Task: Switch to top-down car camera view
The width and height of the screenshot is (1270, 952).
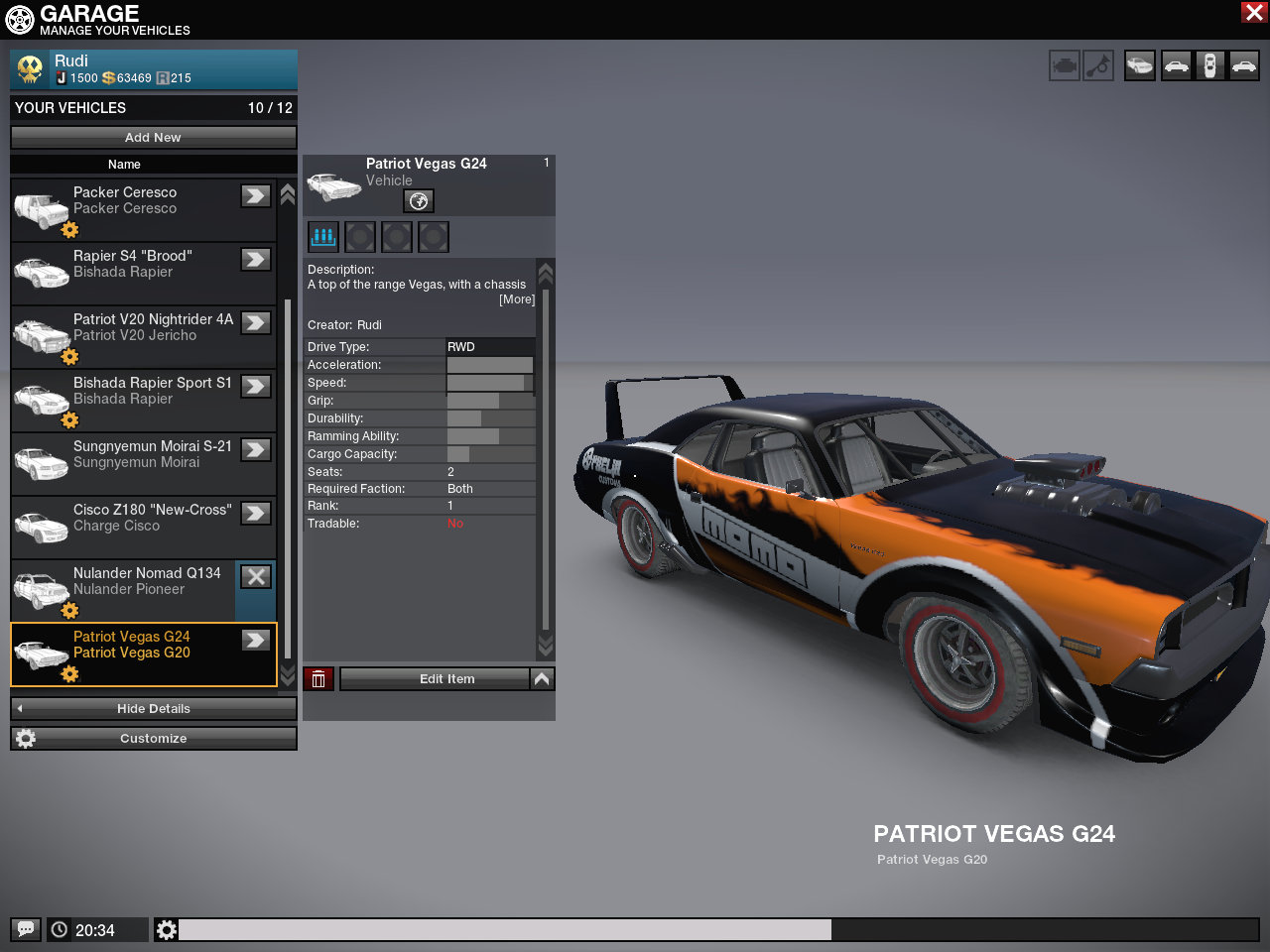Action: (x=1209, y=66)
